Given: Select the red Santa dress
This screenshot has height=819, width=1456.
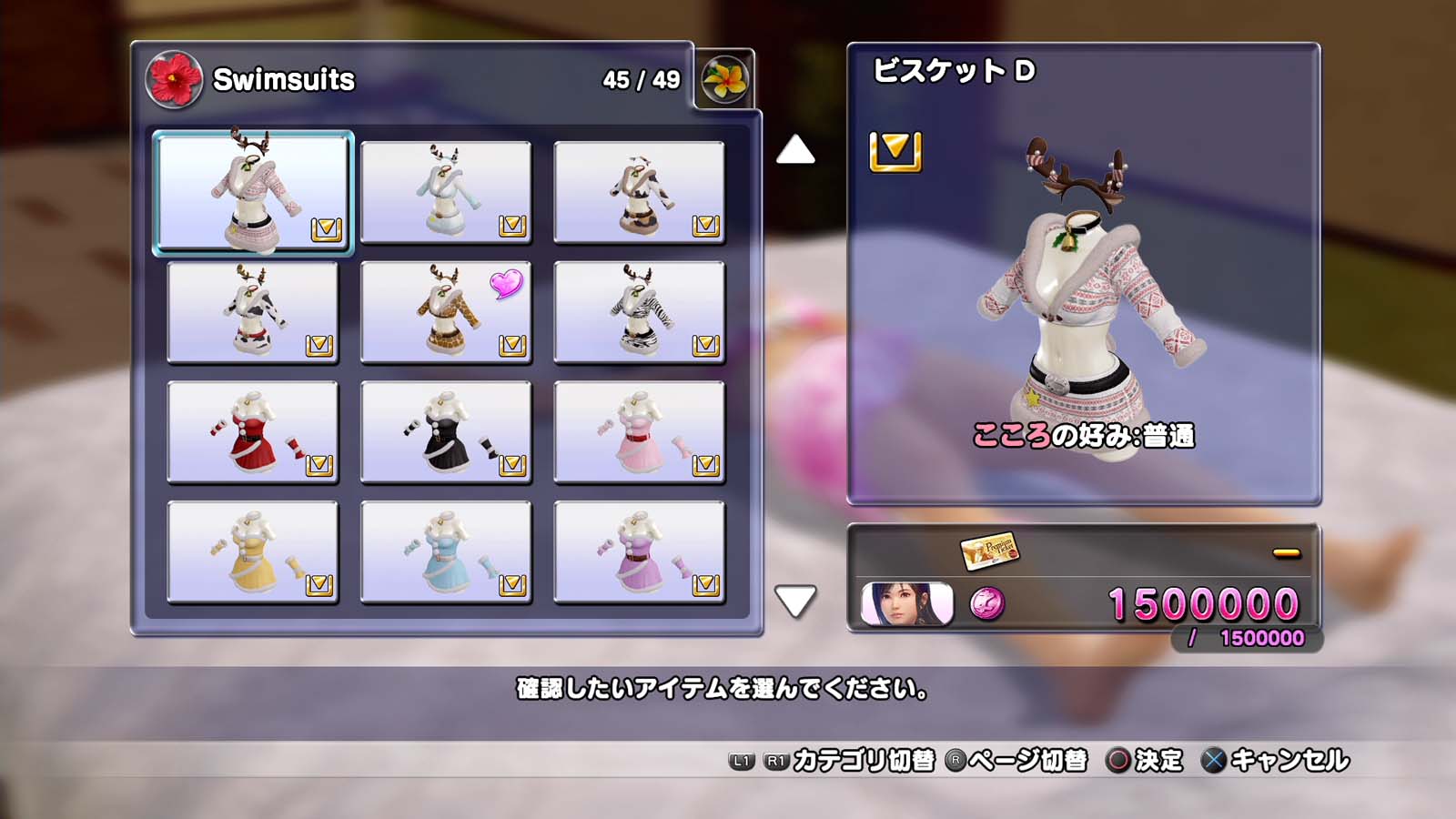Looking at the screenshot, I should coord(253,432).
